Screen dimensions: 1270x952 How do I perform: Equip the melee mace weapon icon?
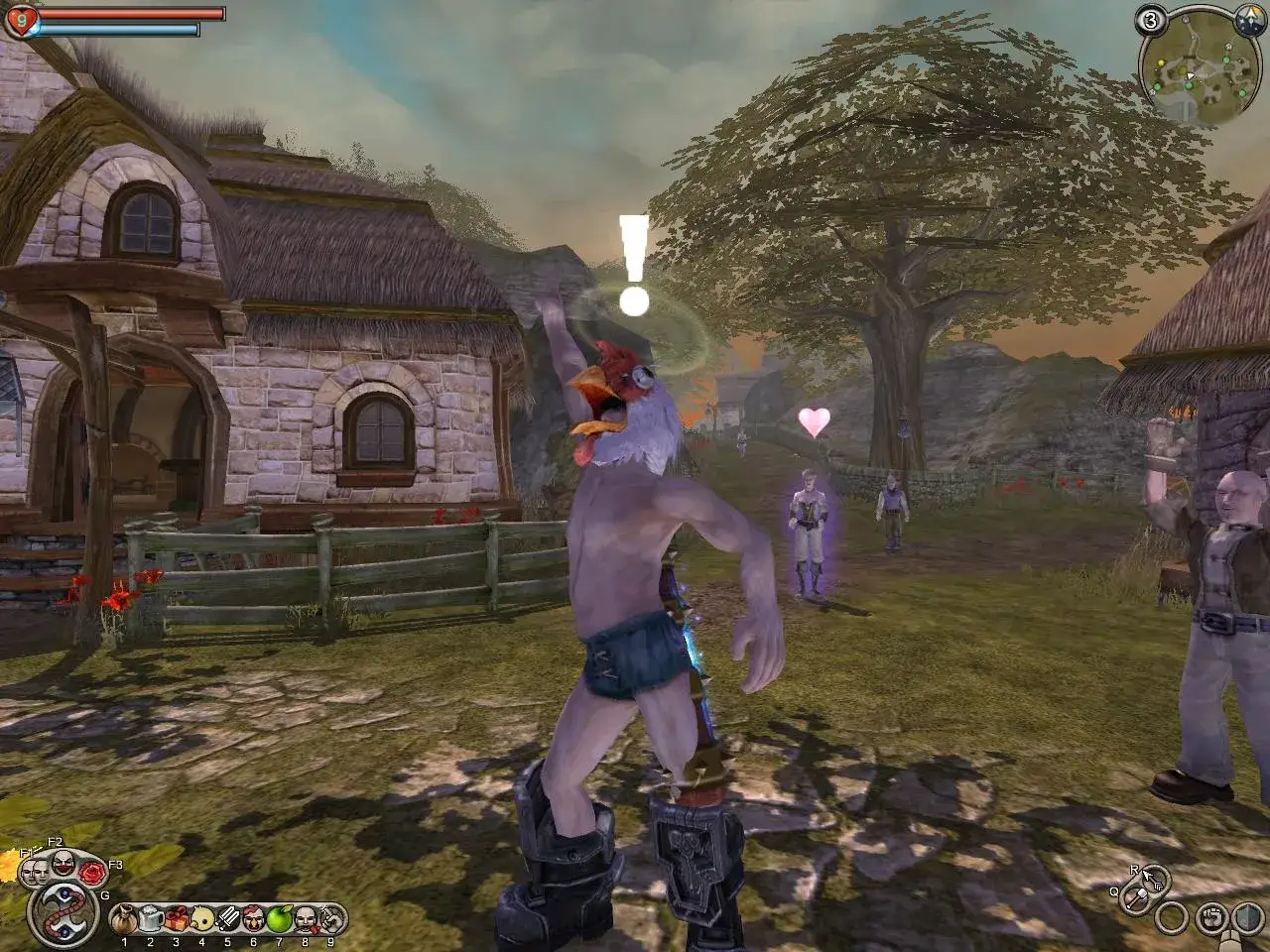[x=1136, y=899]
